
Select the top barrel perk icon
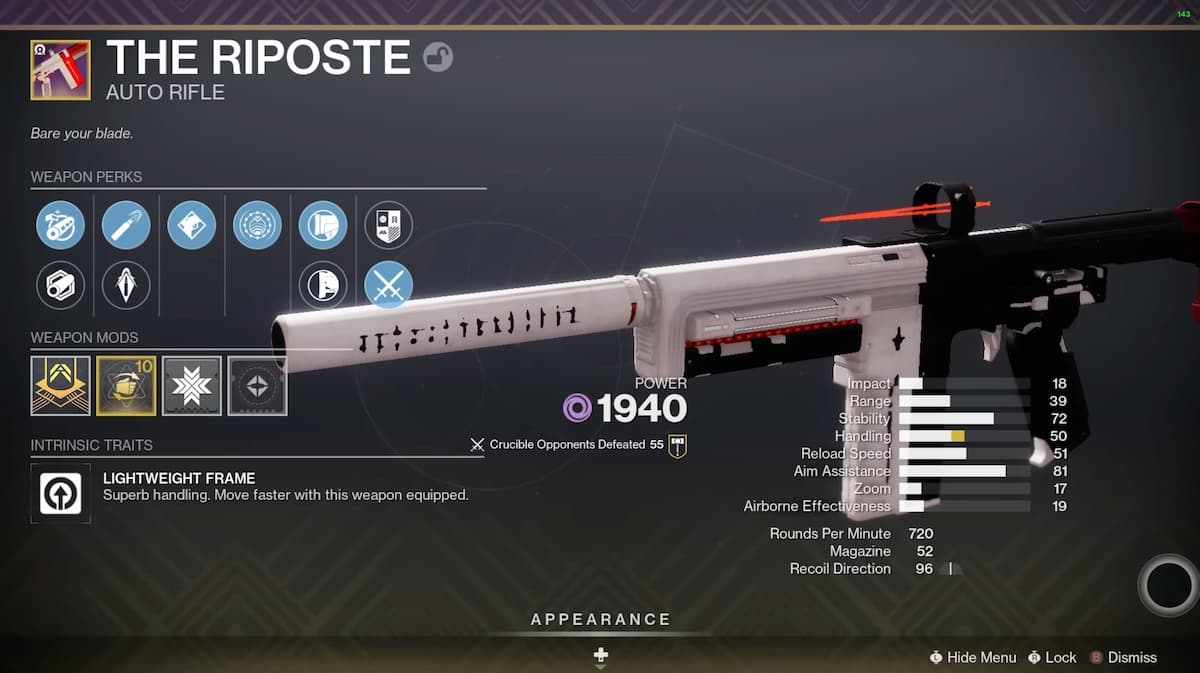pos(61,225)
